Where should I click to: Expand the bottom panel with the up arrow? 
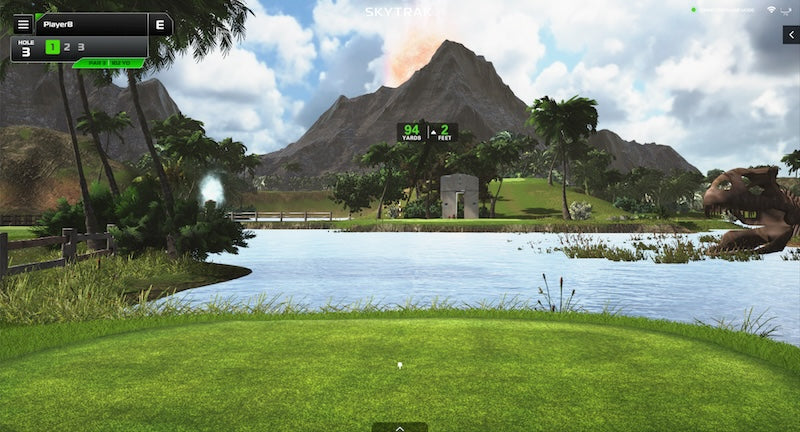pyautogui.click(x=399, y=427)
